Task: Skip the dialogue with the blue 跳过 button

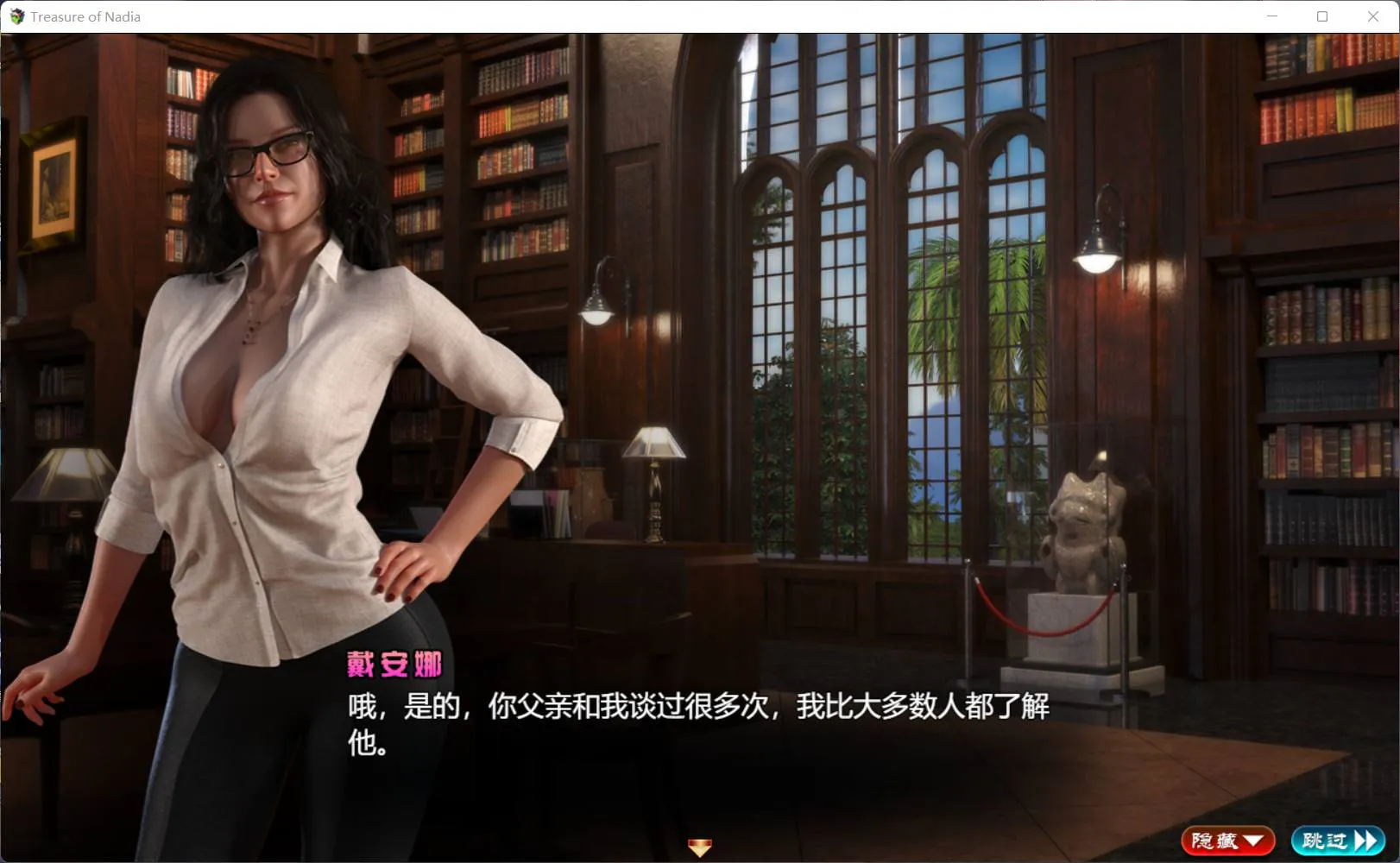Action: point(1338,841)
